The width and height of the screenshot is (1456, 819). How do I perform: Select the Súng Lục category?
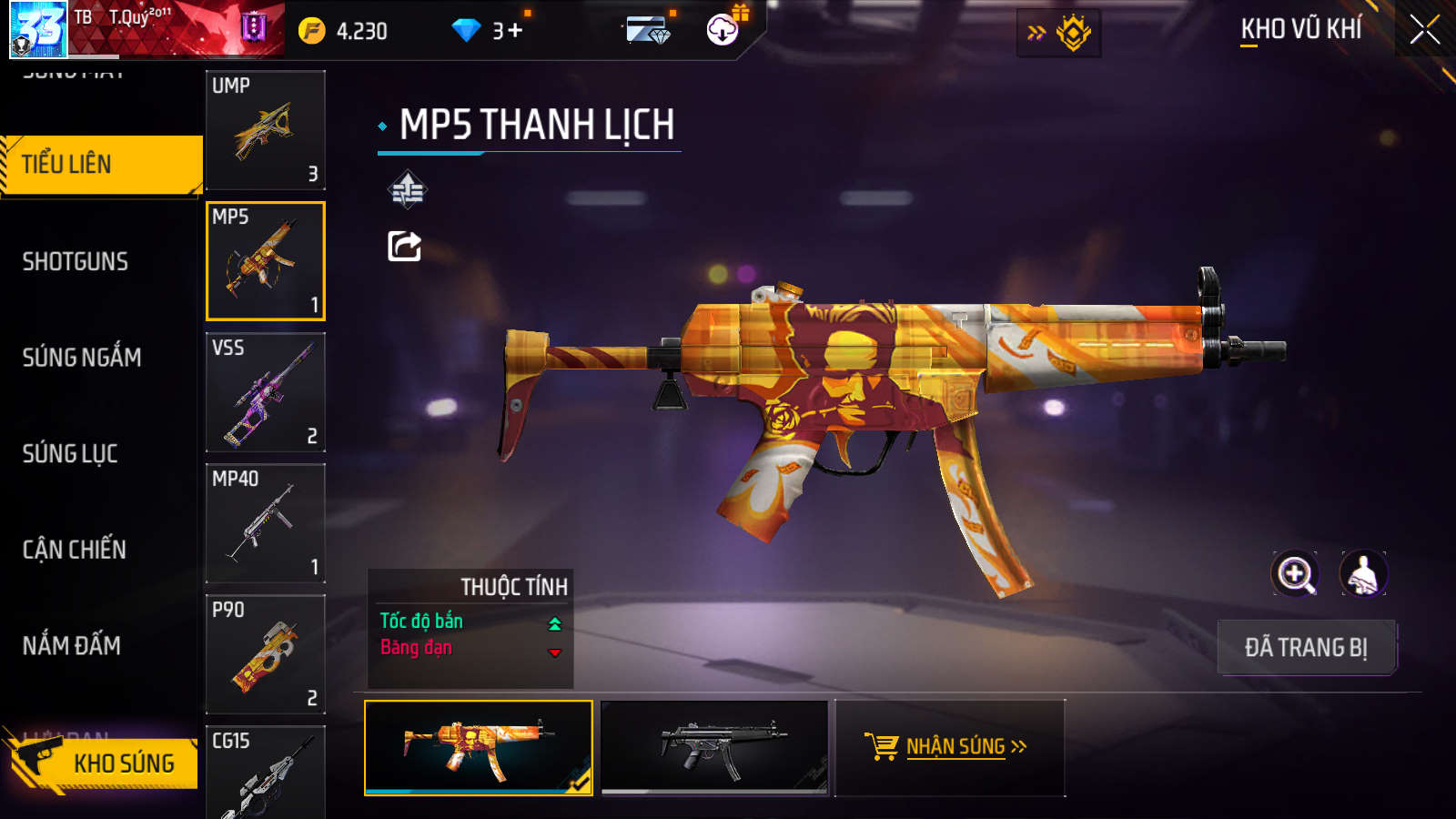pyautogui.click(x=70, y=453)
